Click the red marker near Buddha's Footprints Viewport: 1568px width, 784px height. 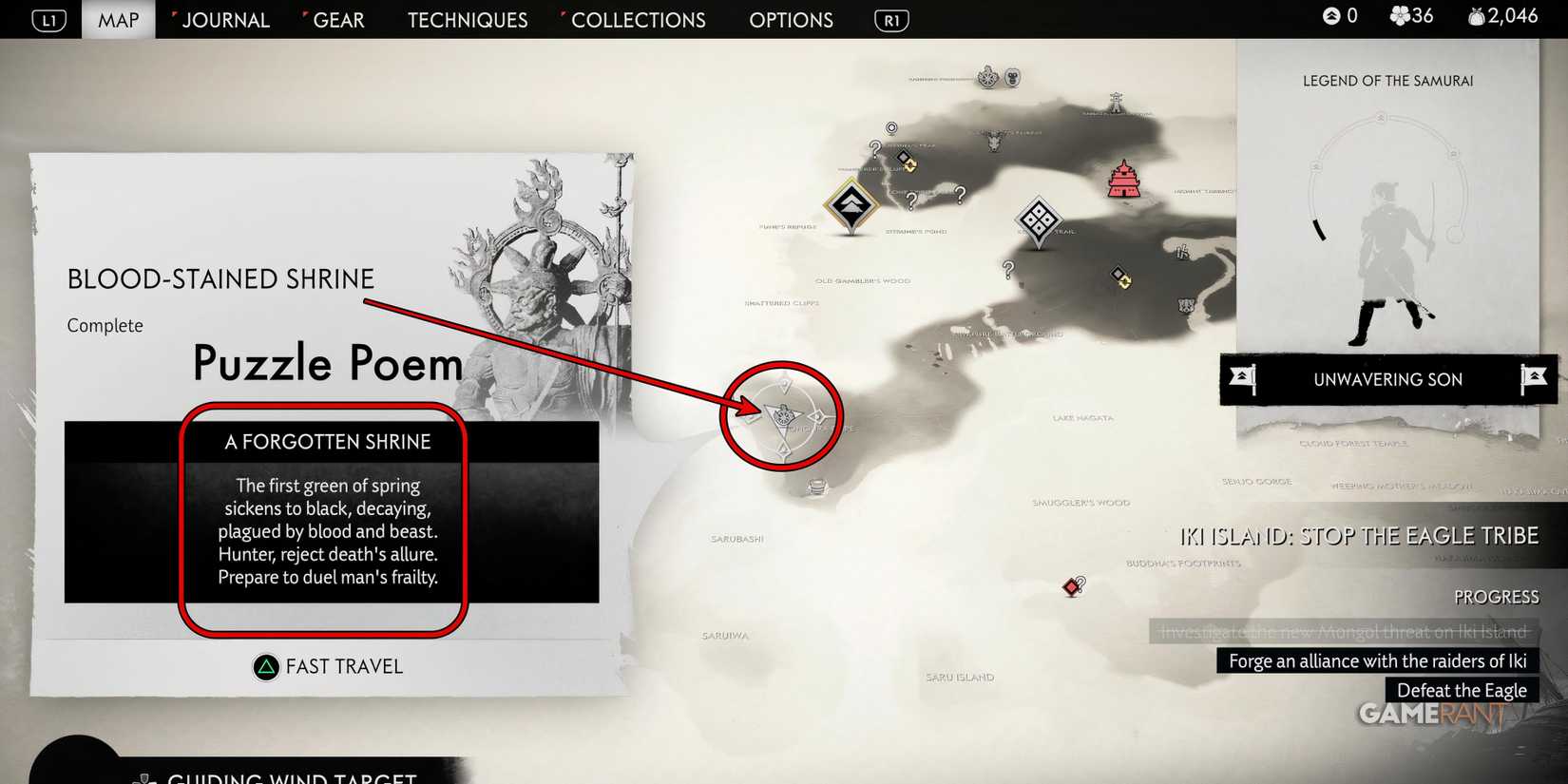coord(1070,586)
